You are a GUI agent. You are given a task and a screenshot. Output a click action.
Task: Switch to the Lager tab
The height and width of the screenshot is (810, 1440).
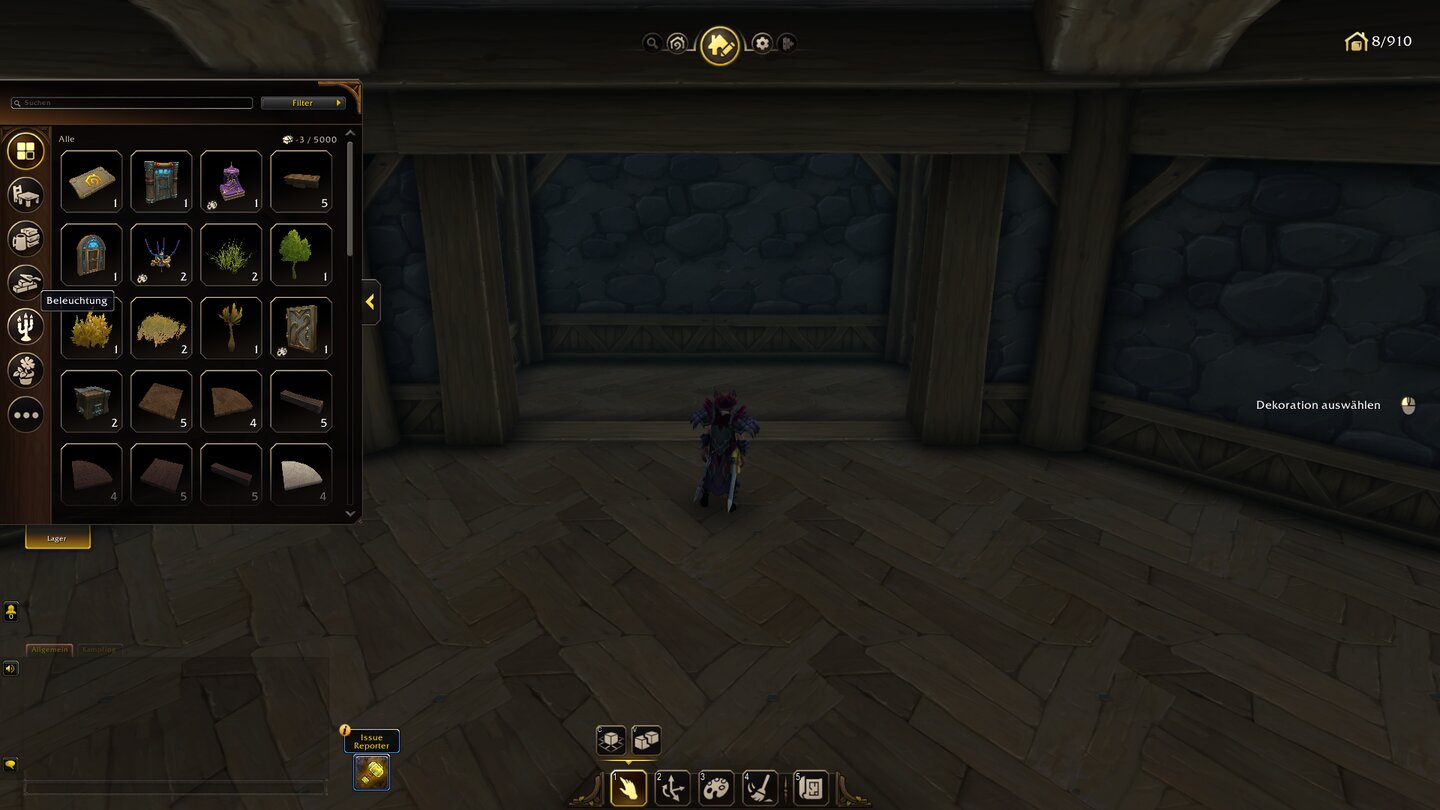[x=57, y=537]
